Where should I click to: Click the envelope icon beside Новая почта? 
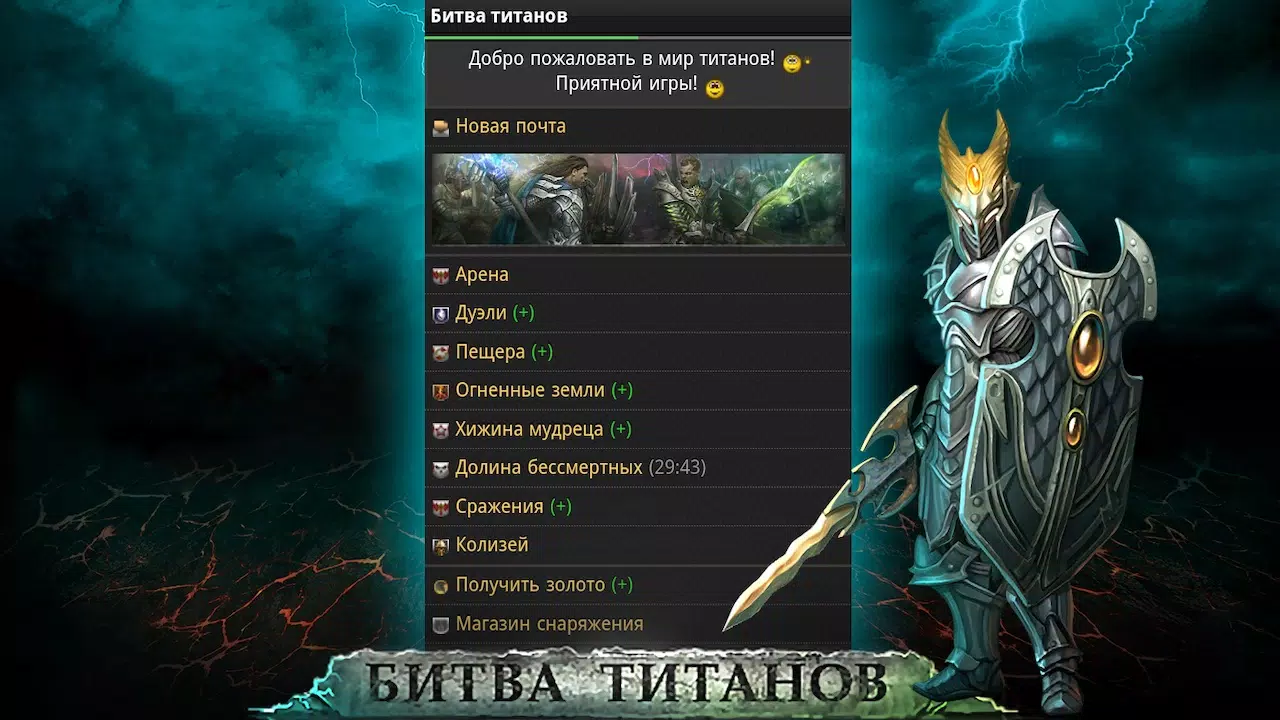[x=439, y=126]
